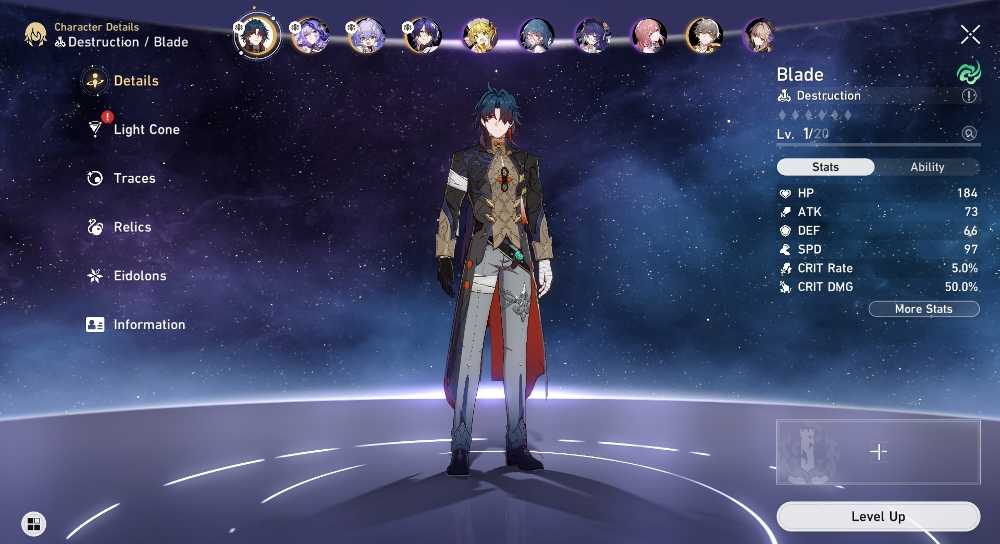
Task: Click the magnifier icon beside the level
Action: (x=968, y=133)
